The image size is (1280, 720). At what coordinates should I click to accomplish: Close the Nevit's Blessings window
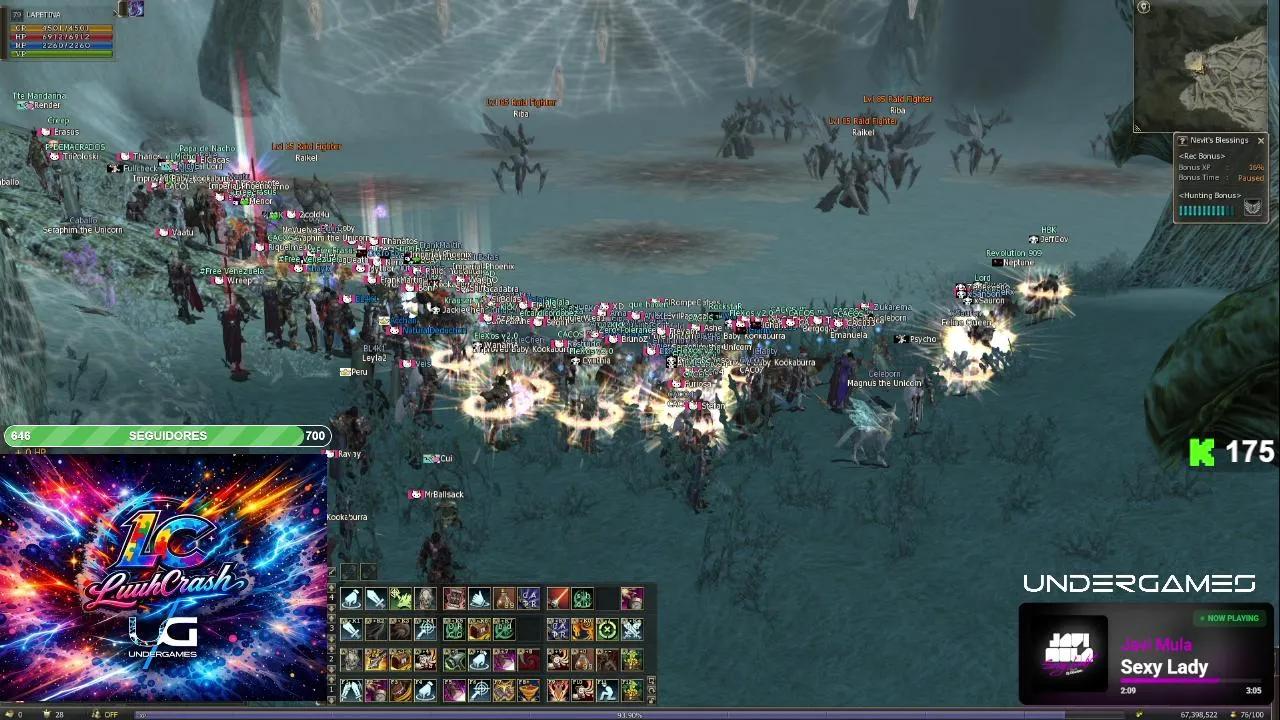pos(1261,141)
